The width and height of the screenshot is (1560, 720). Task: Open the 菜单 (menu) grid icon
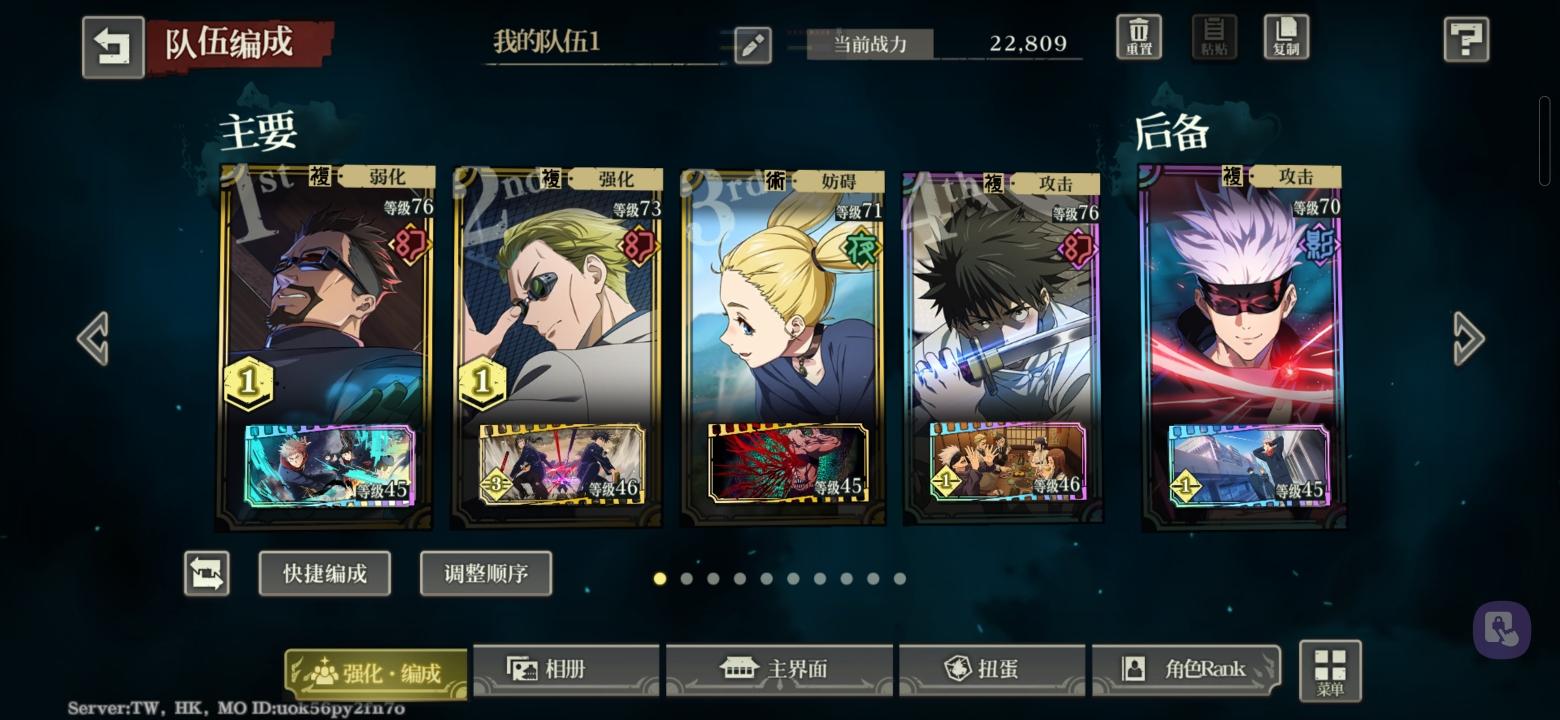1329,670
